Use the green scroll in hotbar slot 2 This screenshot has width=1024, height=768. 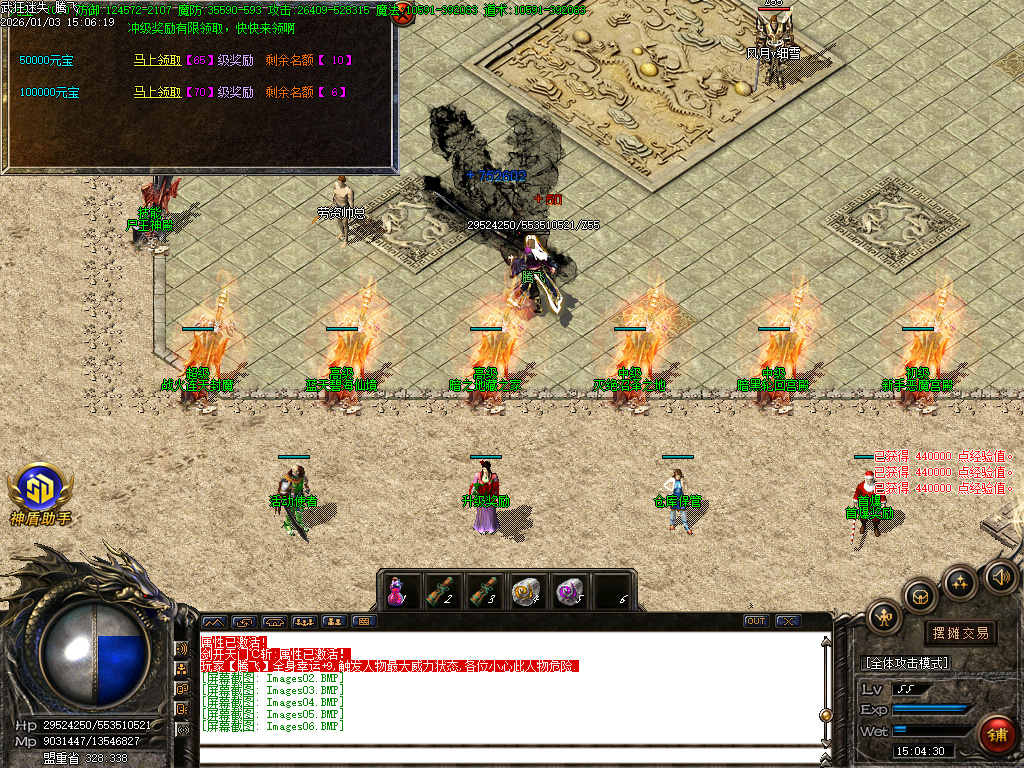click(441, 591)
